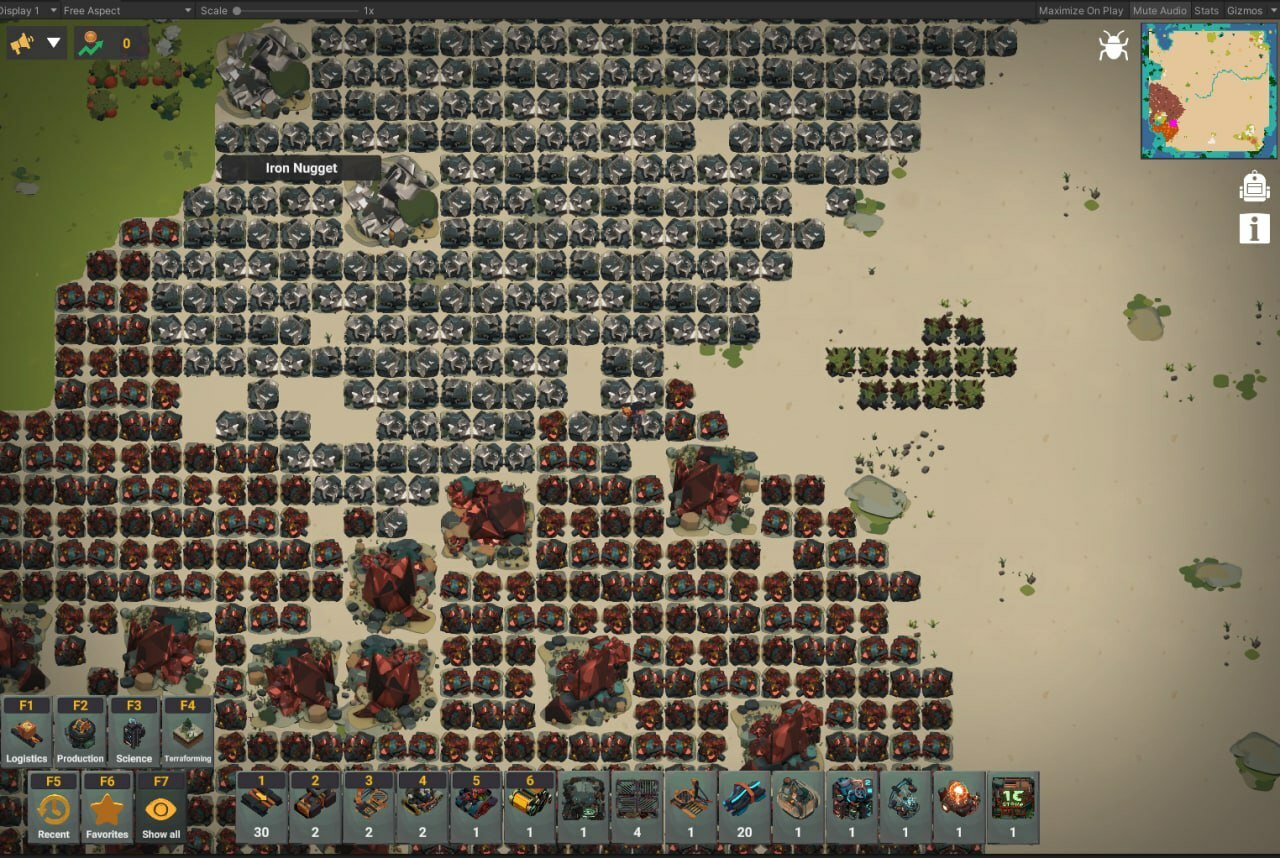The image size is (1280, 858).
Task: Select hotbar slot 1 with 30 items
Action: coord(262,806)
